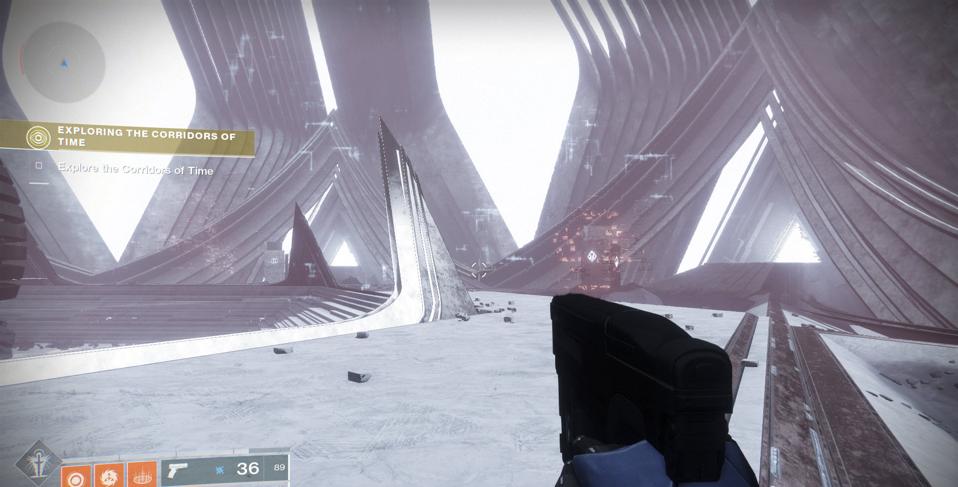
Task: Select the orange grenade ability icon with a ring
Action: tap(76, 474)
